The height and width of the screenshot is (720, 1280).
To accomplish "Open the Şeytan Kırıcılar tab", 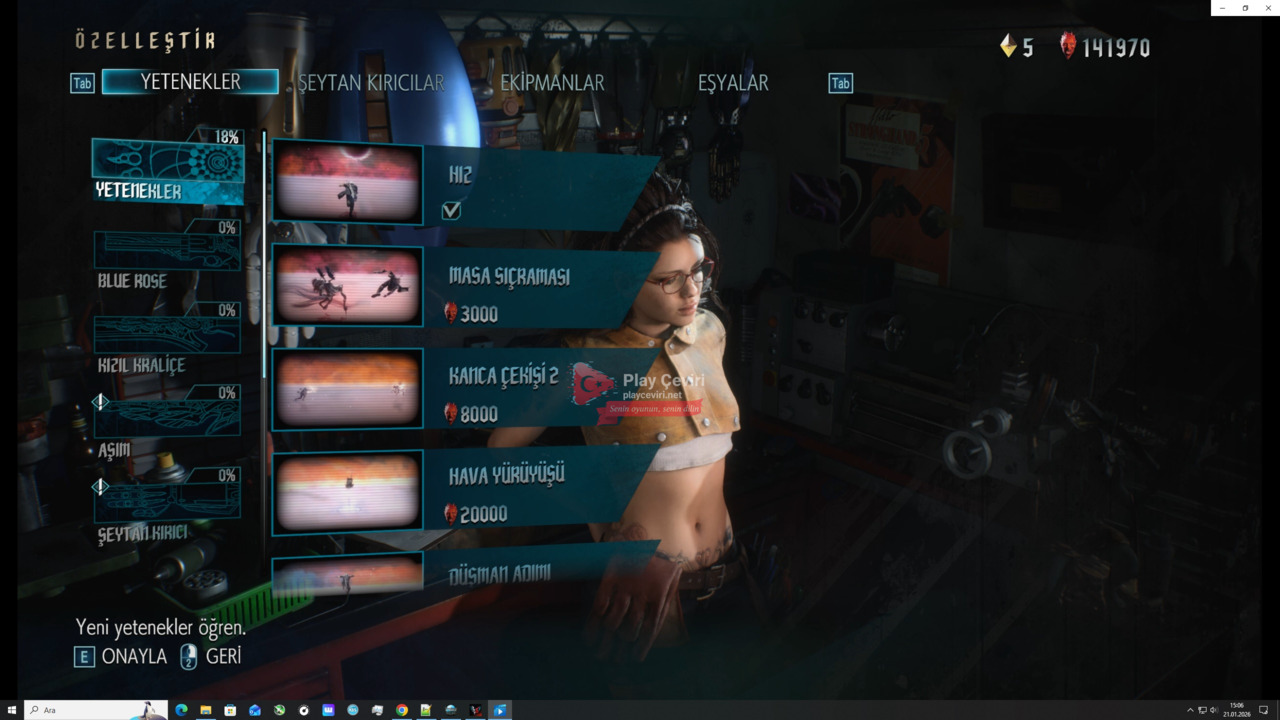I will point(371,83).
